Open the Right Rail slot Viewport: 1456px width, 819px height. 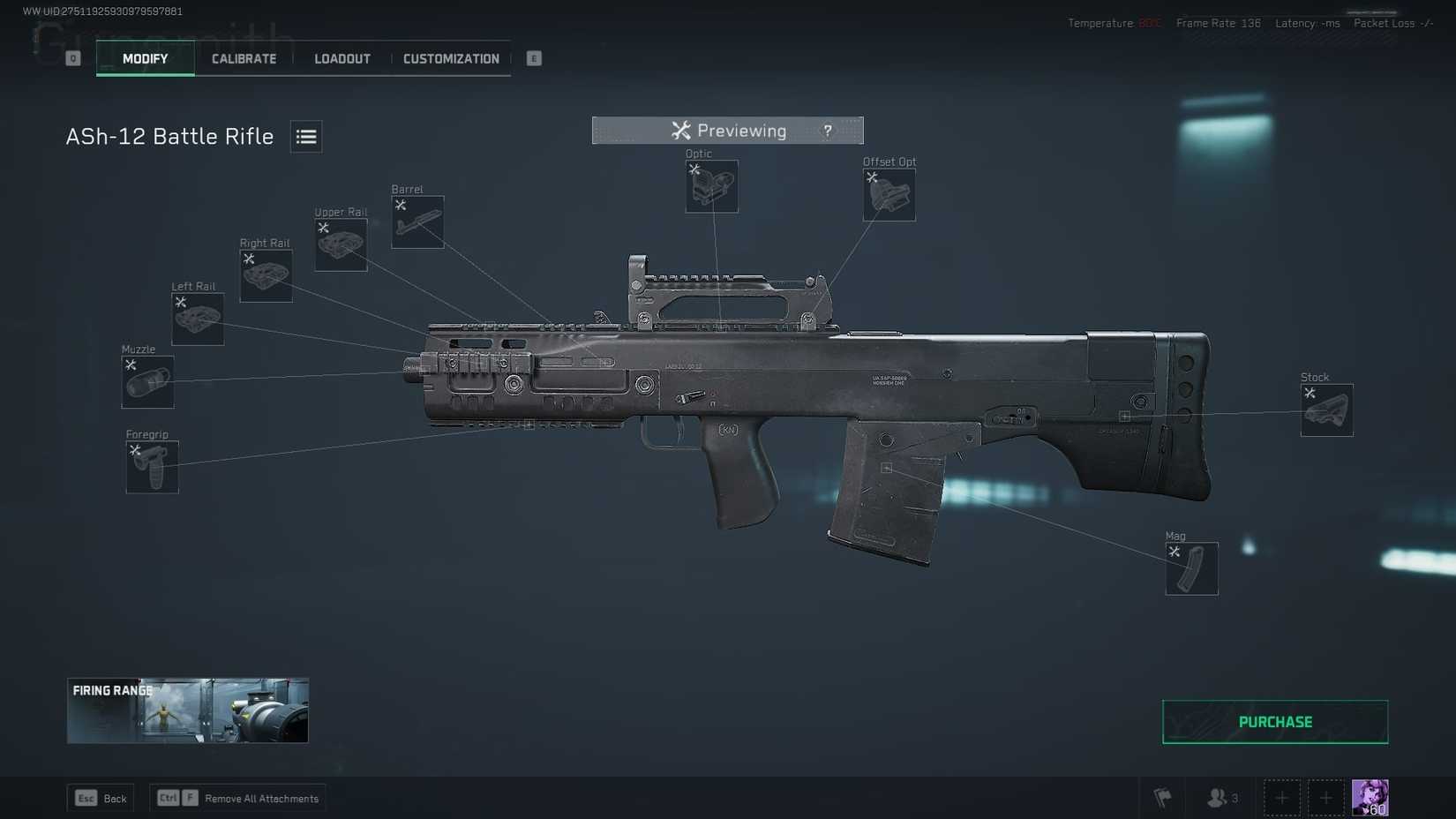point(266,276)
